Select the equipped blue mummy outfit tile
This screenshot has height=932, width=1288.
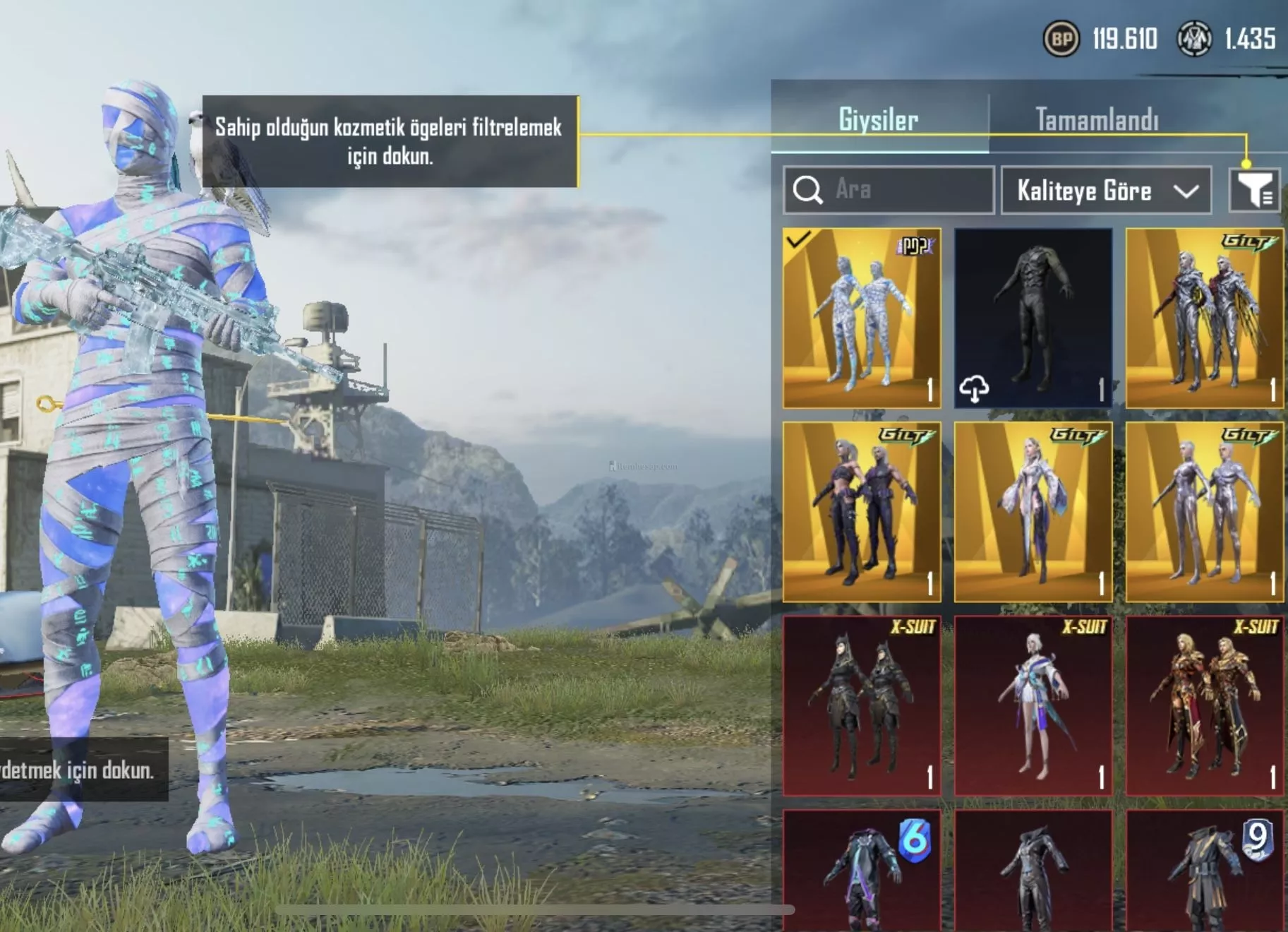click(x=862, y=318)
